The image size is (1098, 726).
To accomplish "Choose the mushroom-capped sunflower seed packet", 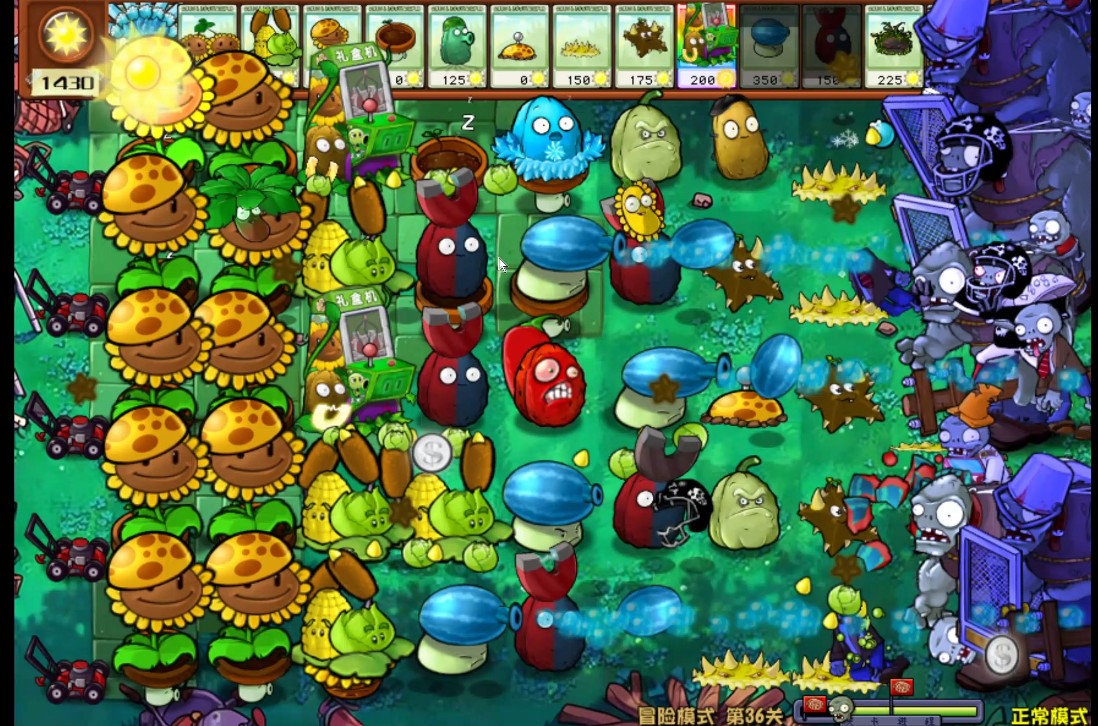I will pos(333,40).
